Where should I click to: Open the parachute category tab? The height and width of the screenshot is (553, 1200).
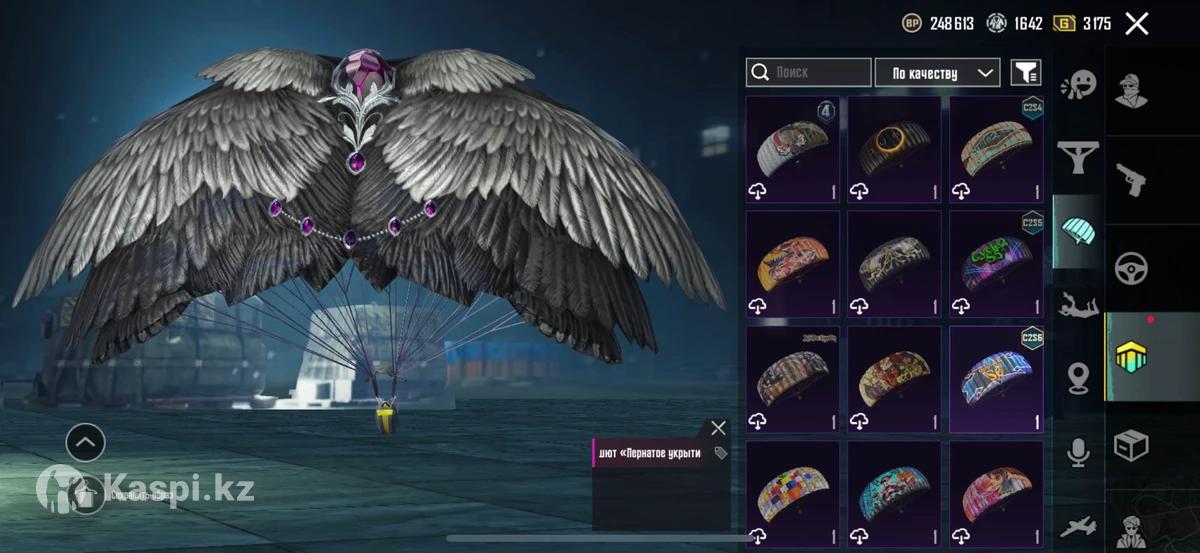pyautogui.click(x=1078, y=232)
